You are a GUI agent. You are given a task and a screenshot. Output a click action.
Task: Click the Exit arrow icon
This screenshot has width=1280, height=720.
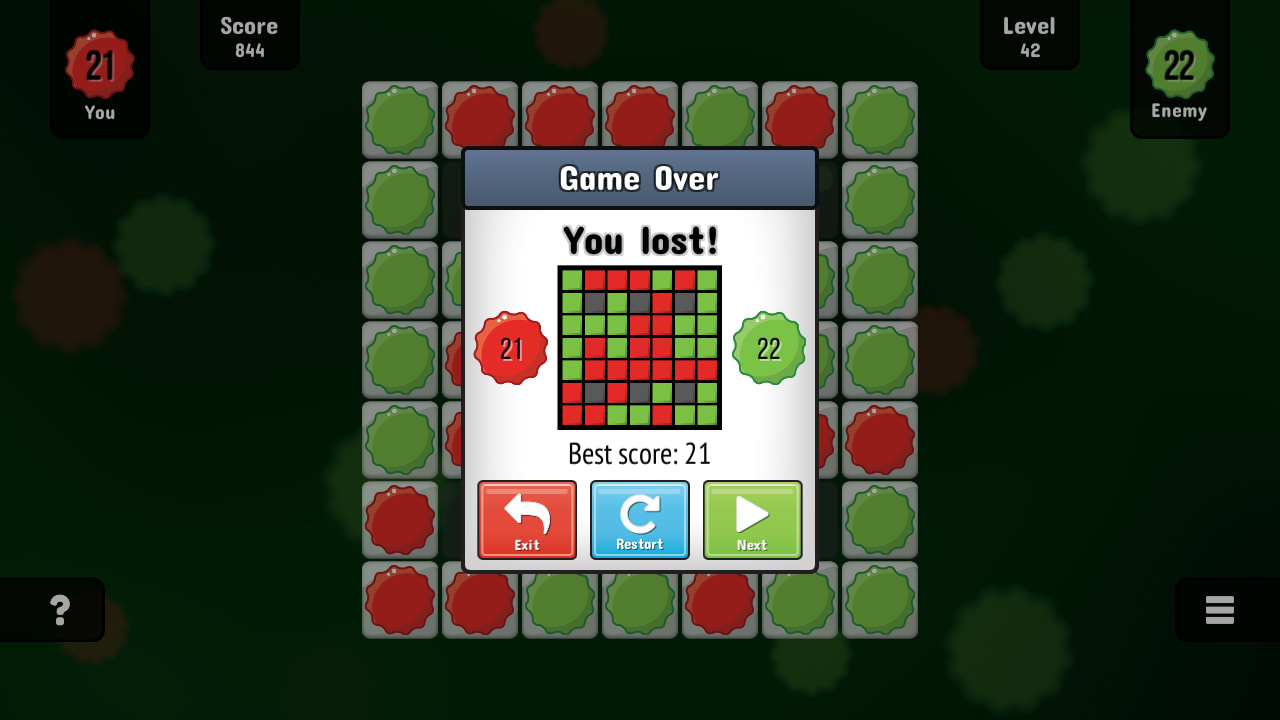tap(527, 512)
